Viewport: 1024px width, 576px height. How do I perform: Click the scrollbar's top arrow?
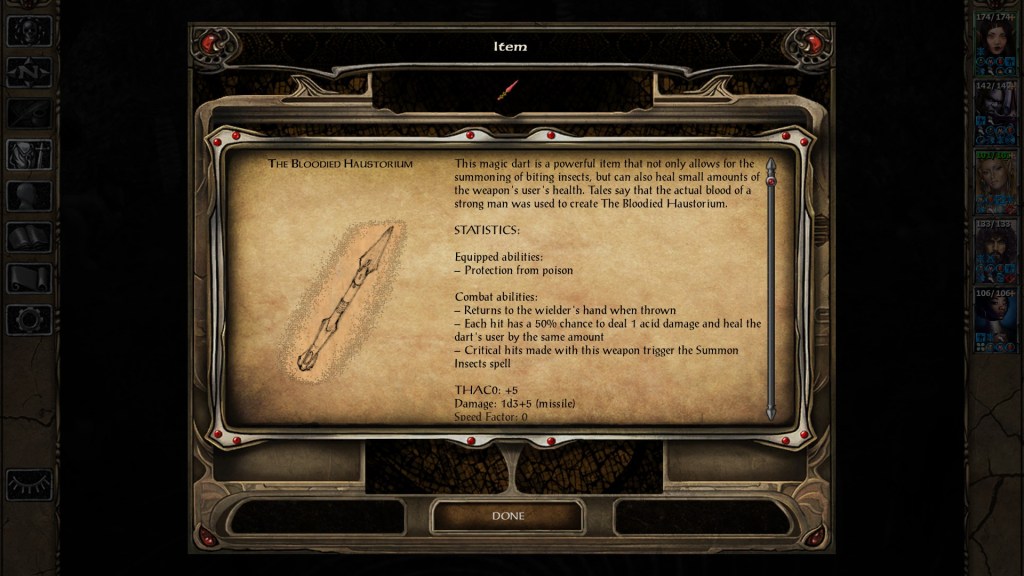770,164
